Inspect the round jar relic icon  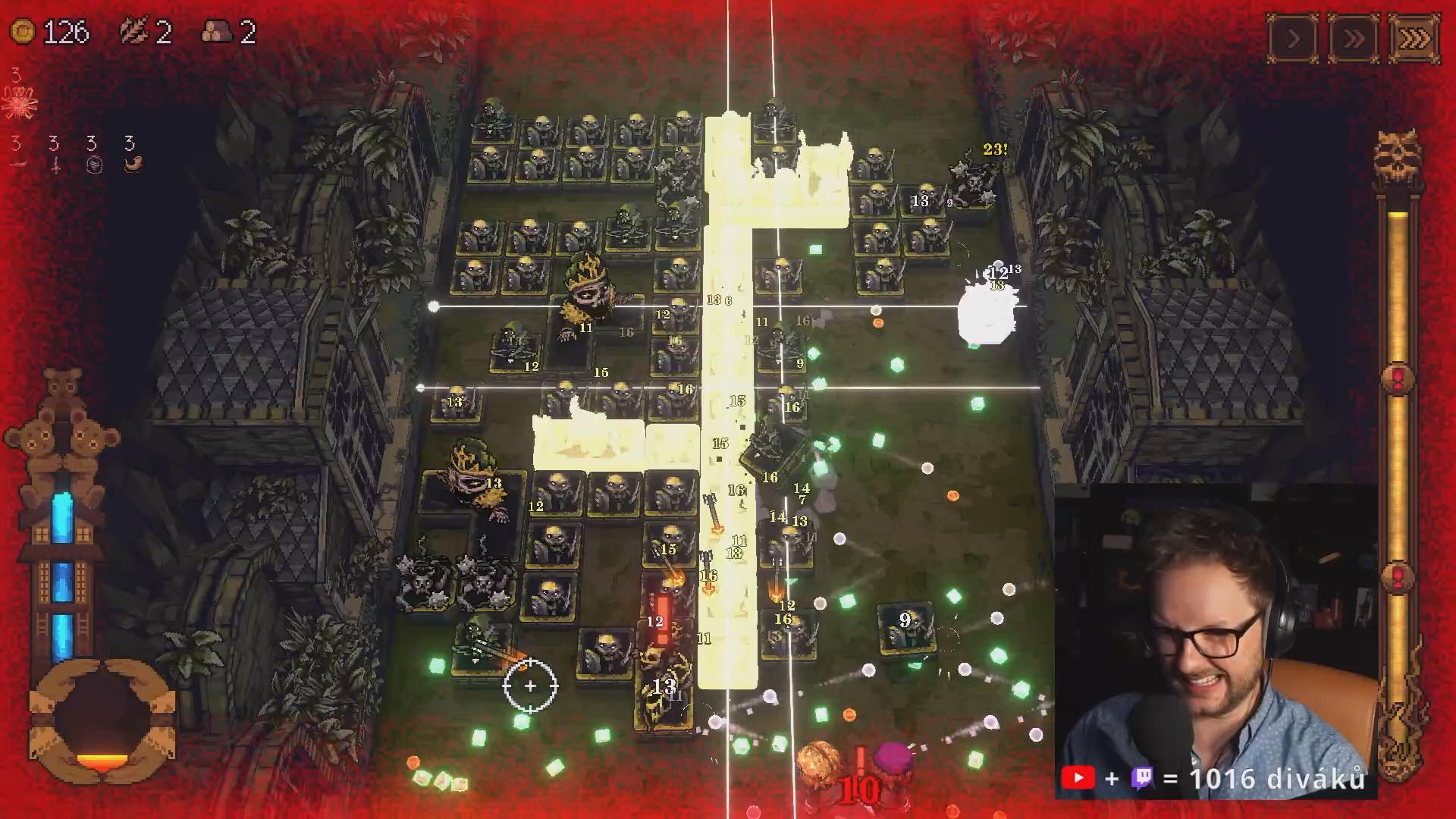click(93, 164)
